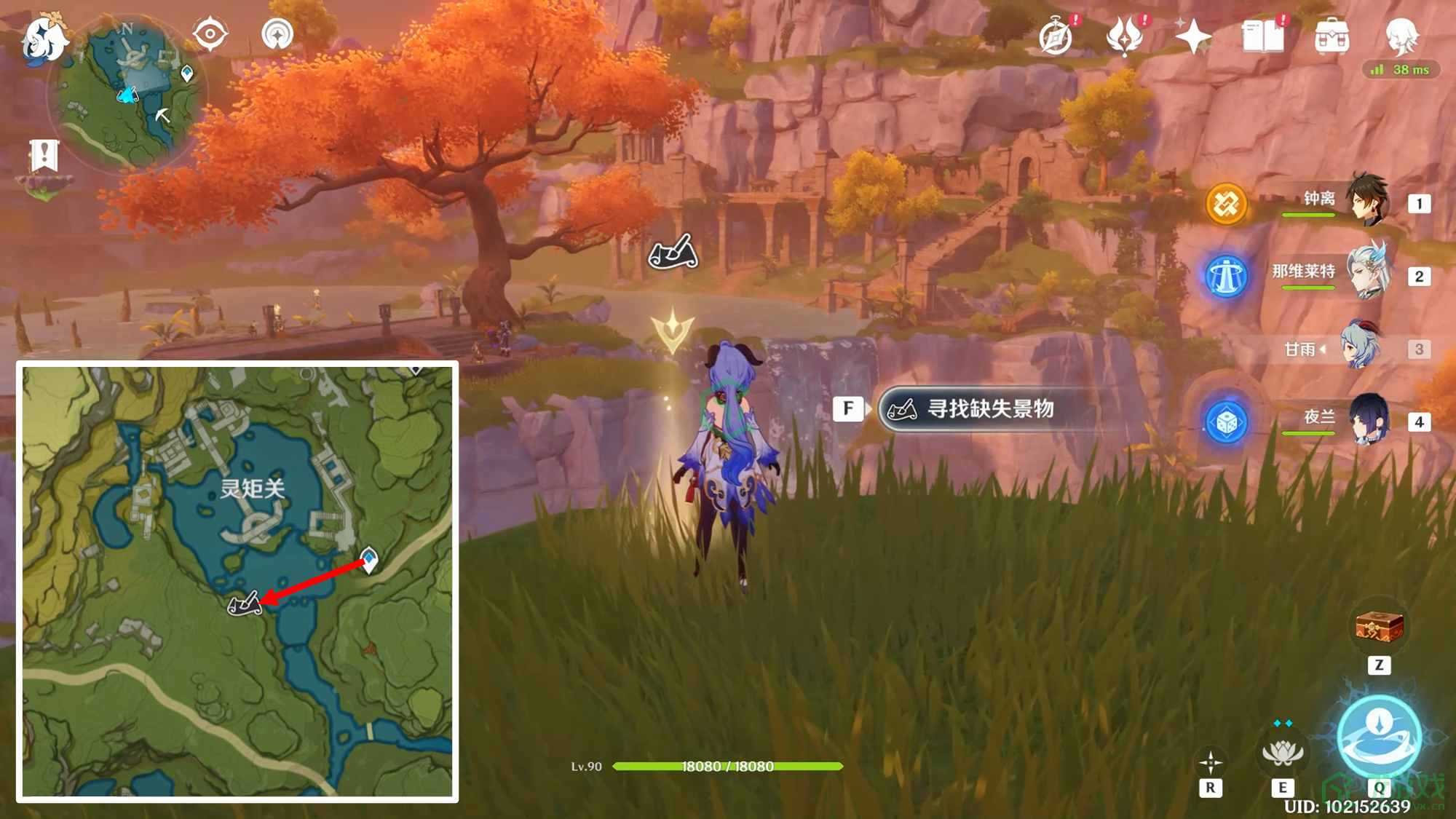The width and height of the screenshot is (1456, 819).
Task: Open the events compass icon
Action: pyautogui.click(x=1056, y=36)
